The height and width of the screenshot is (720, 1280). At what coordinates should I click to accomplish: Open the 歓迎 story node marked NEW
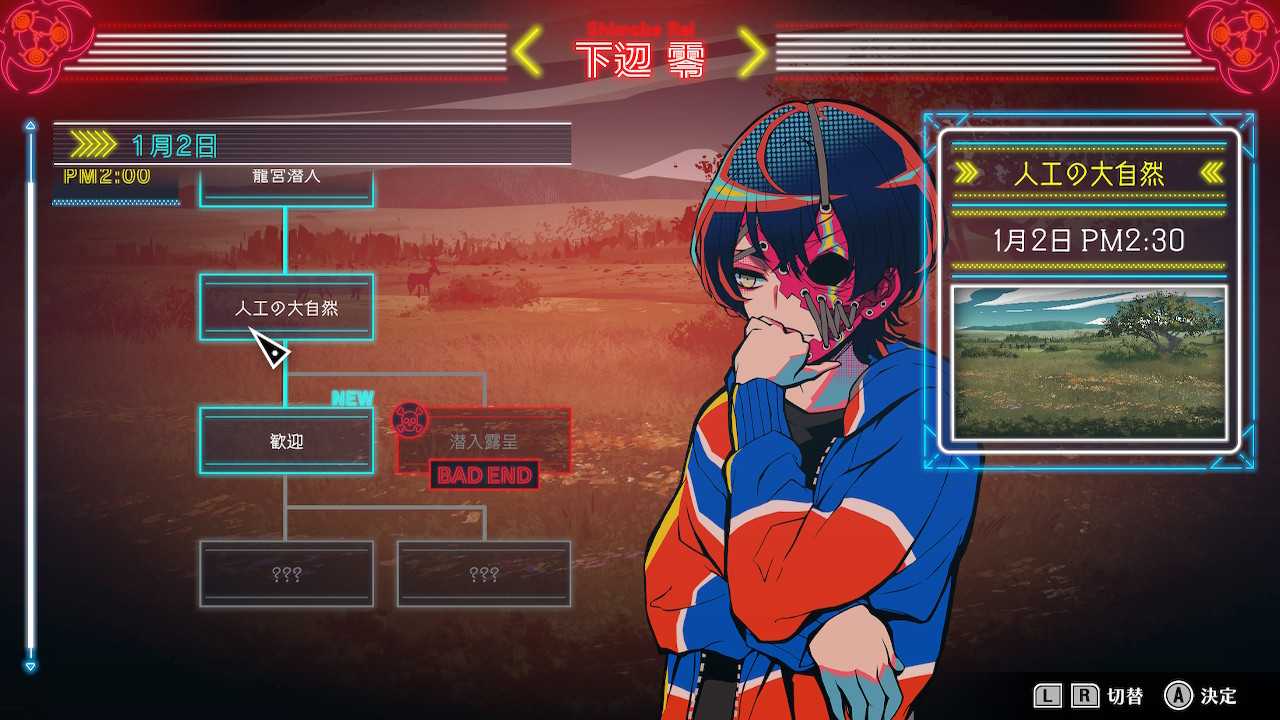[x=286, y=441]
